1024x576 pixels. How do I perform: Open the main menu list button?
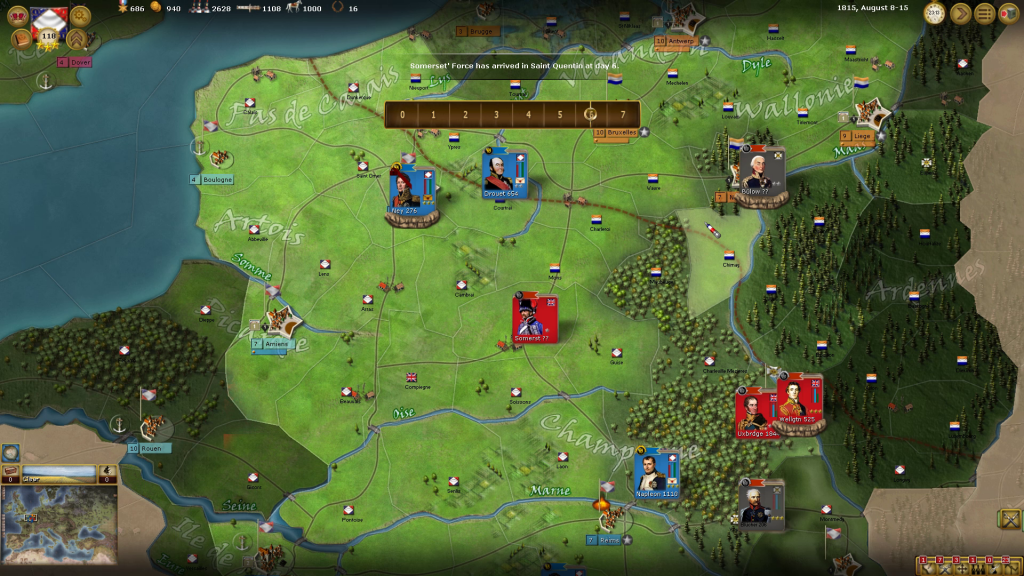click(985, 13)
